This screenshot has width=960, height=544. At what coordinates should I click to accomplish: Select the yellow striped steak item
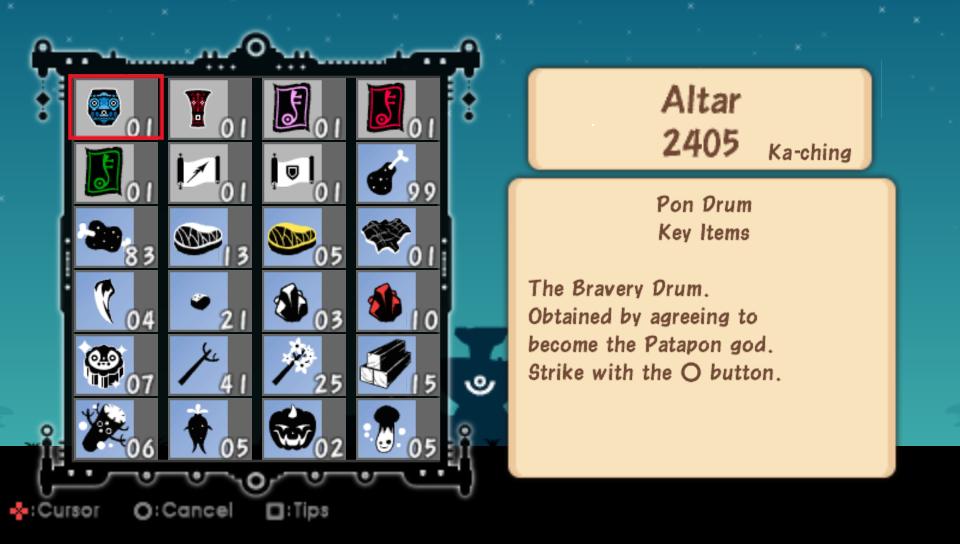point(303,236)
